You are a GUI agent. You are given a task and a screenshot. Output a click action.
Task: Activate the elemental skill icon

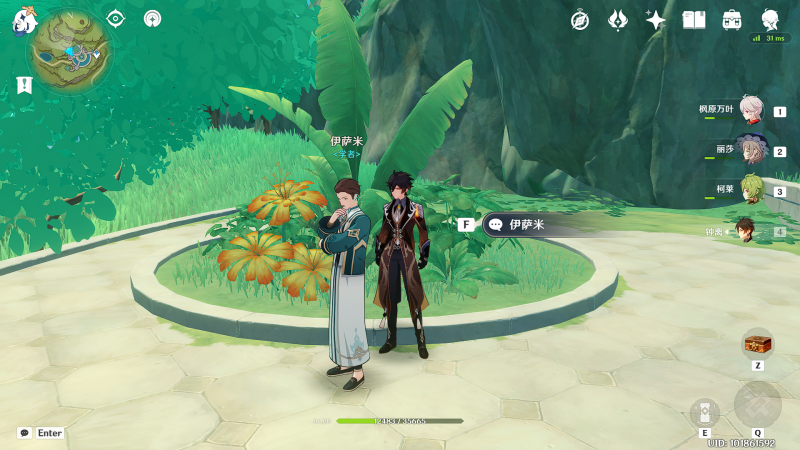coord(705,412)
